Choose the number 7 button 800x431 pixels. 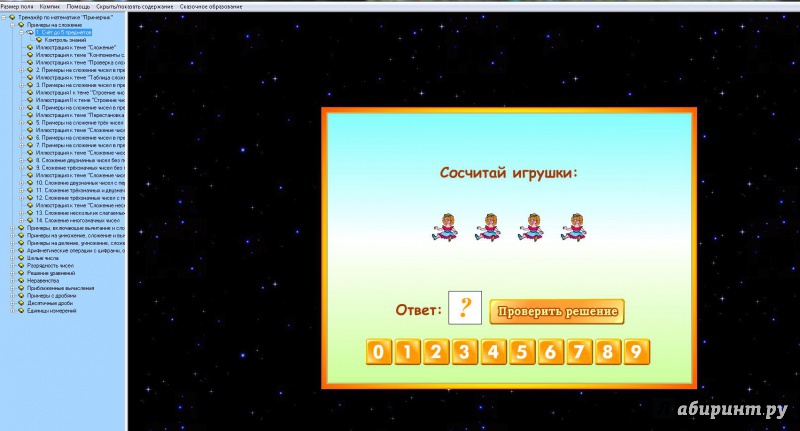point(579,352)
